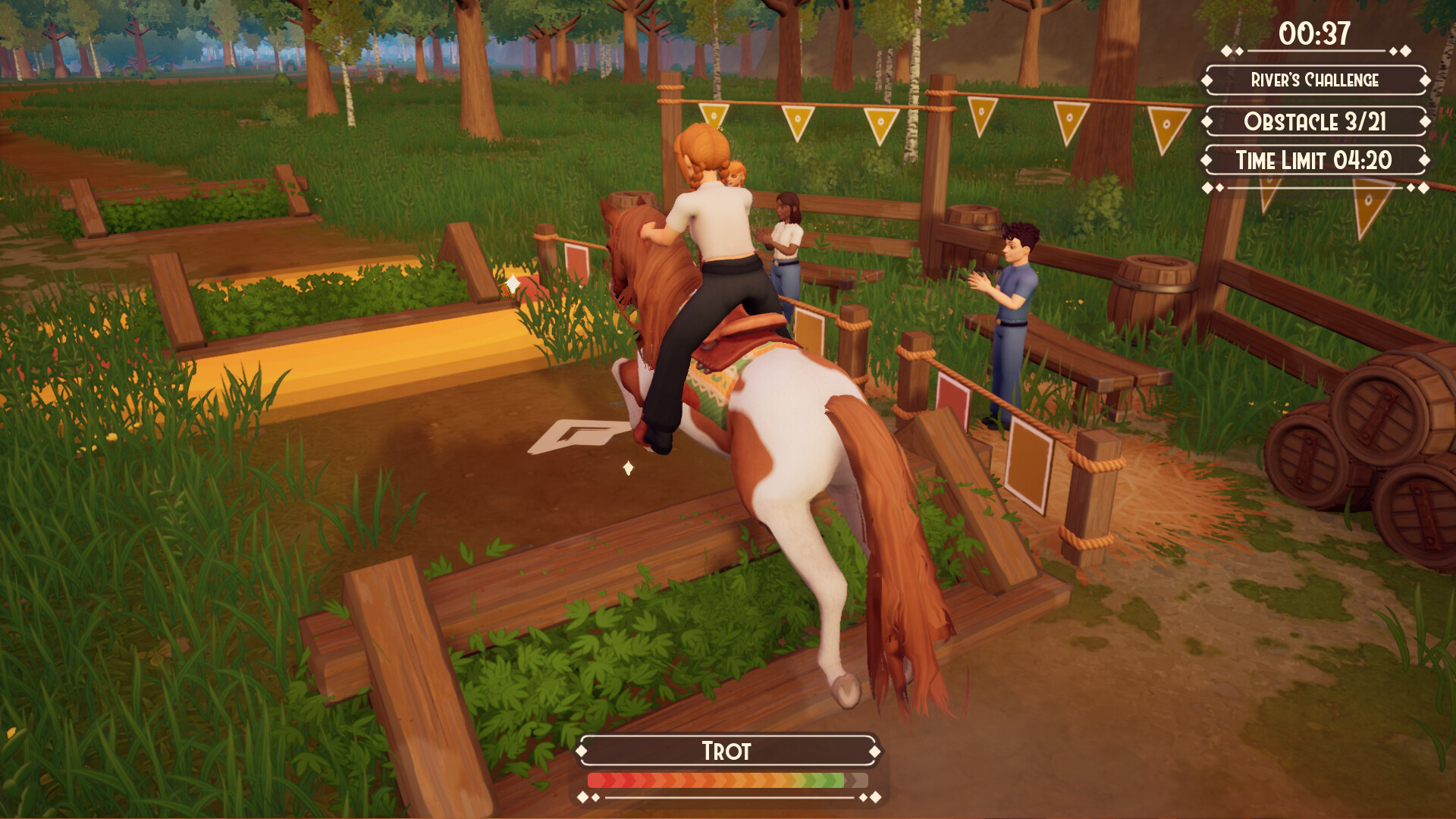Open the Time Limit panel in the HUD
The image size is (1456, 819).
[1313, 160]
